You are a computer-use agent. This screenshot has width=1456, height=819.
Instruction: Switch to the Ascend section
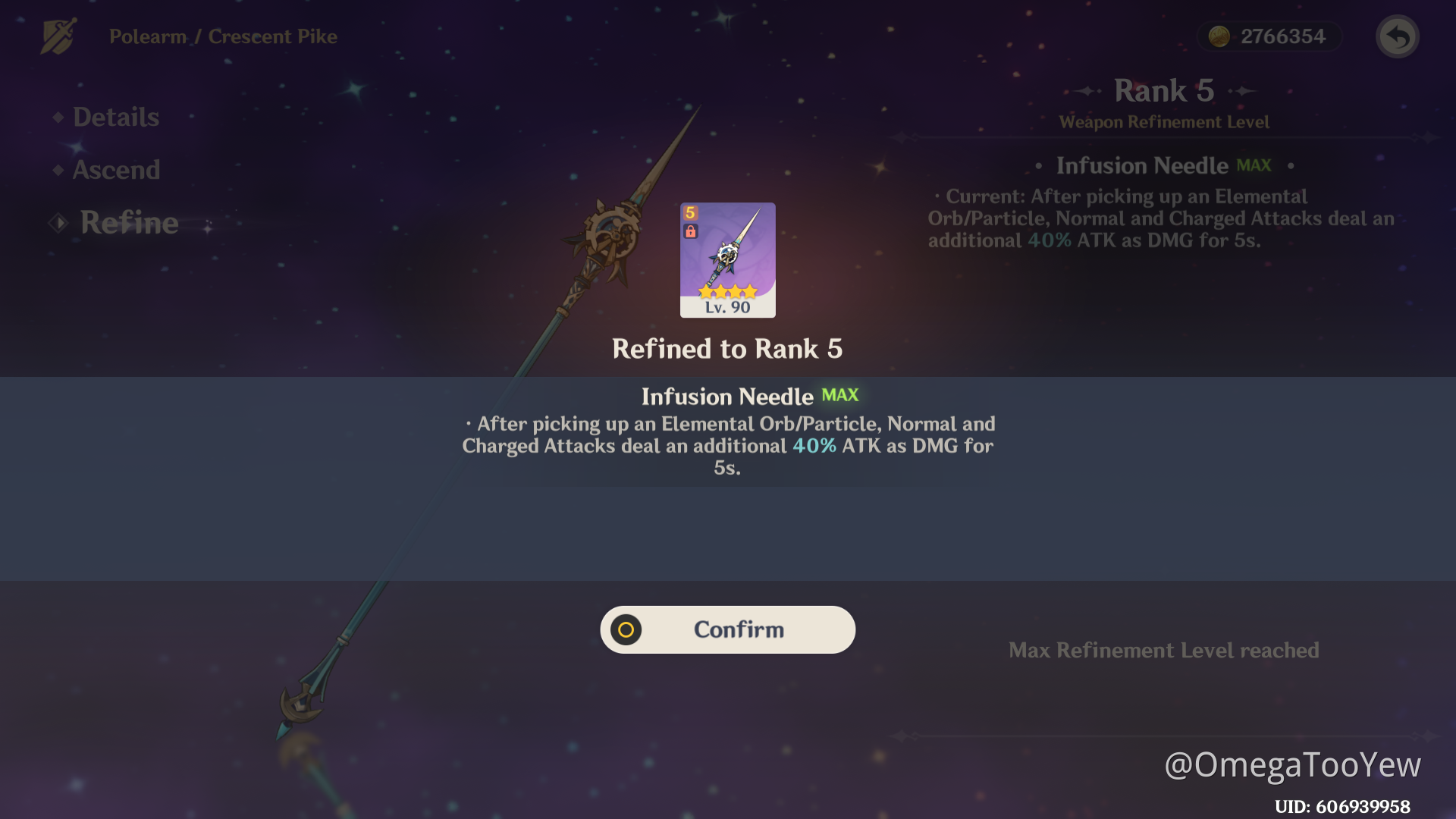click(117, 170)
